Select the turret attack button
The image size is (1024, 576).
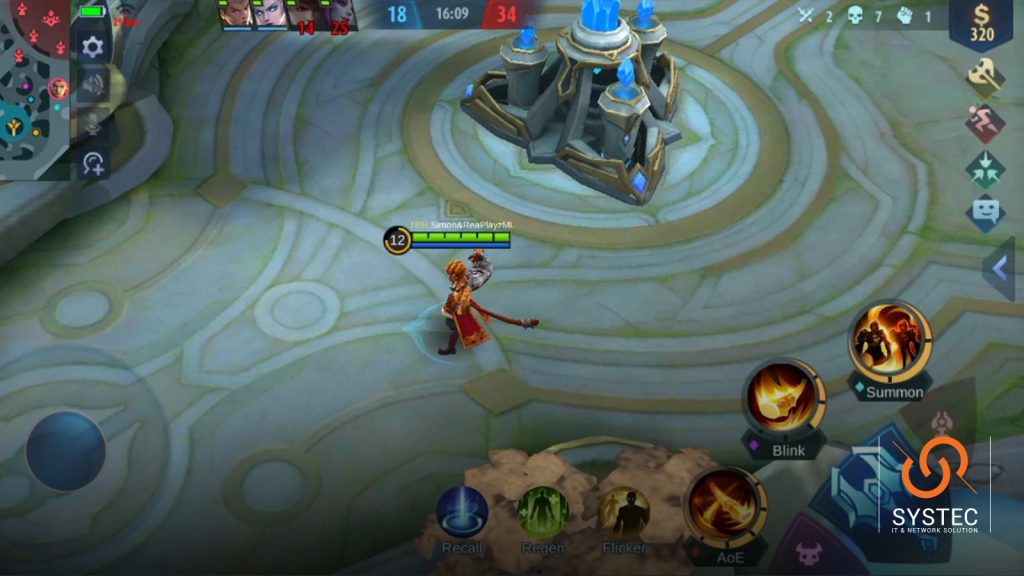tap(939, 421)
